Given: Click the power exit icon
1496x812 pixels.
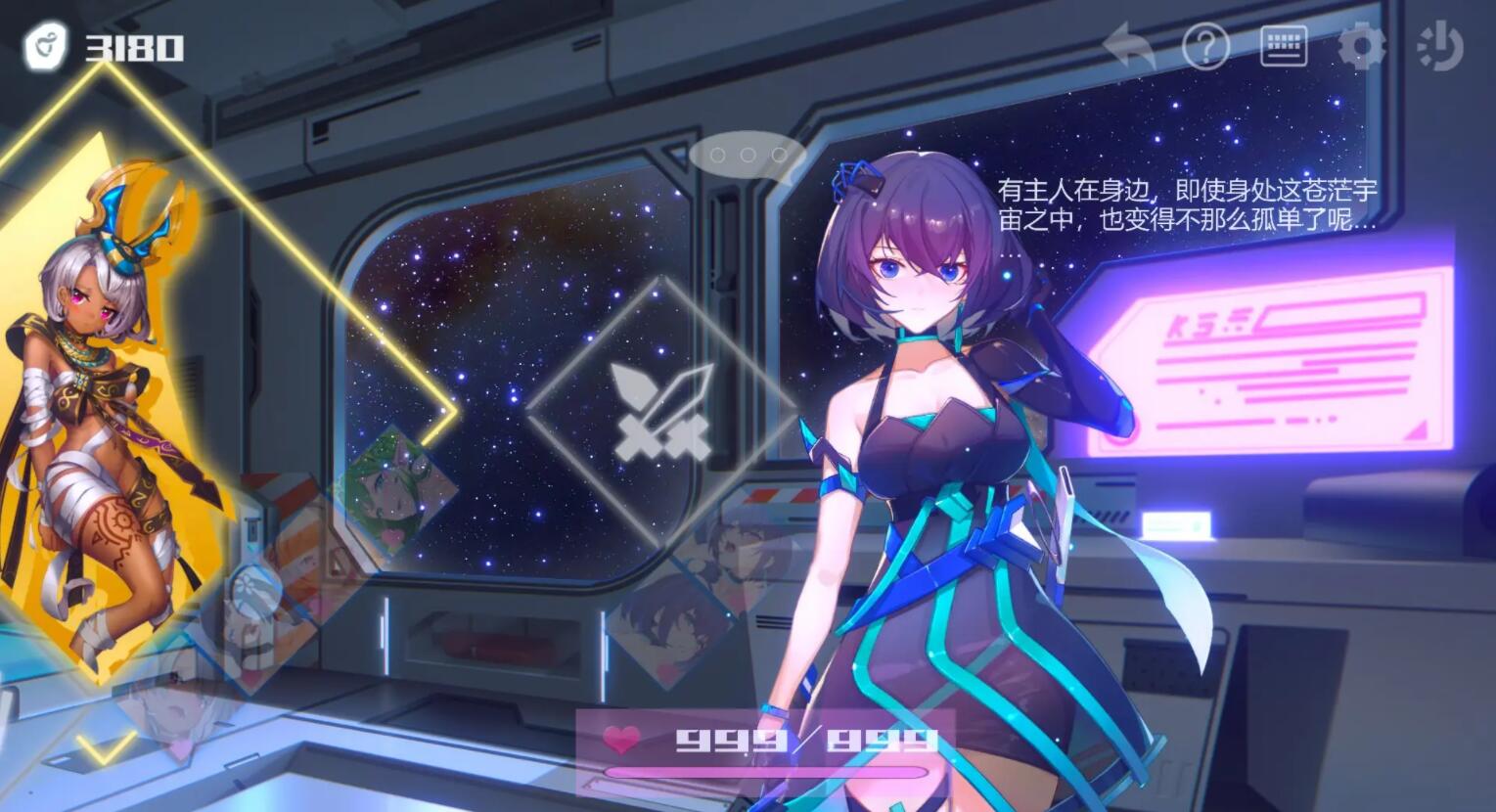Looking at the screenshot, I should (1440, 46).
